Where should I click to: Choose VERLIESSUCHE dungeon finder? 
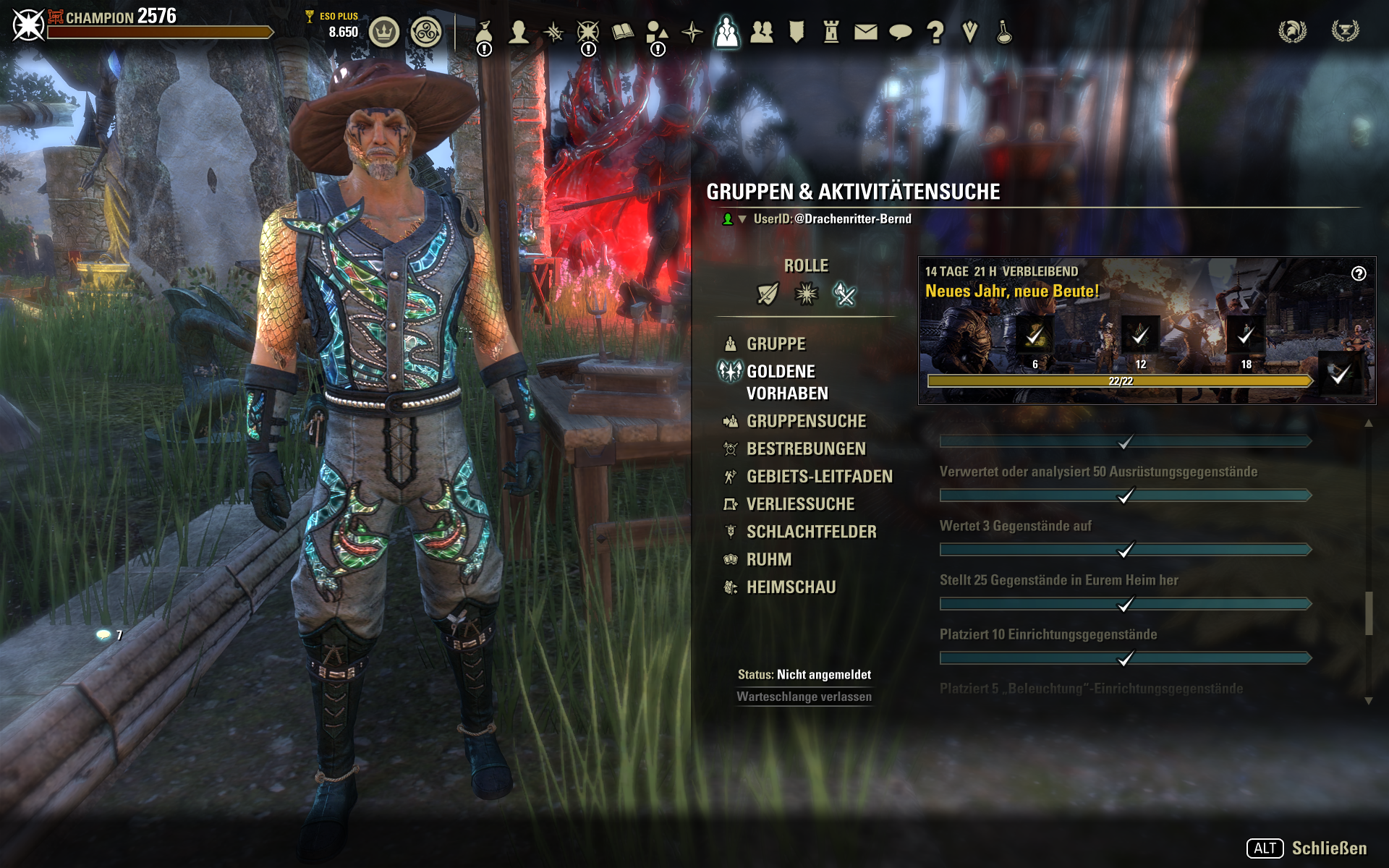(x=800, y=504)
